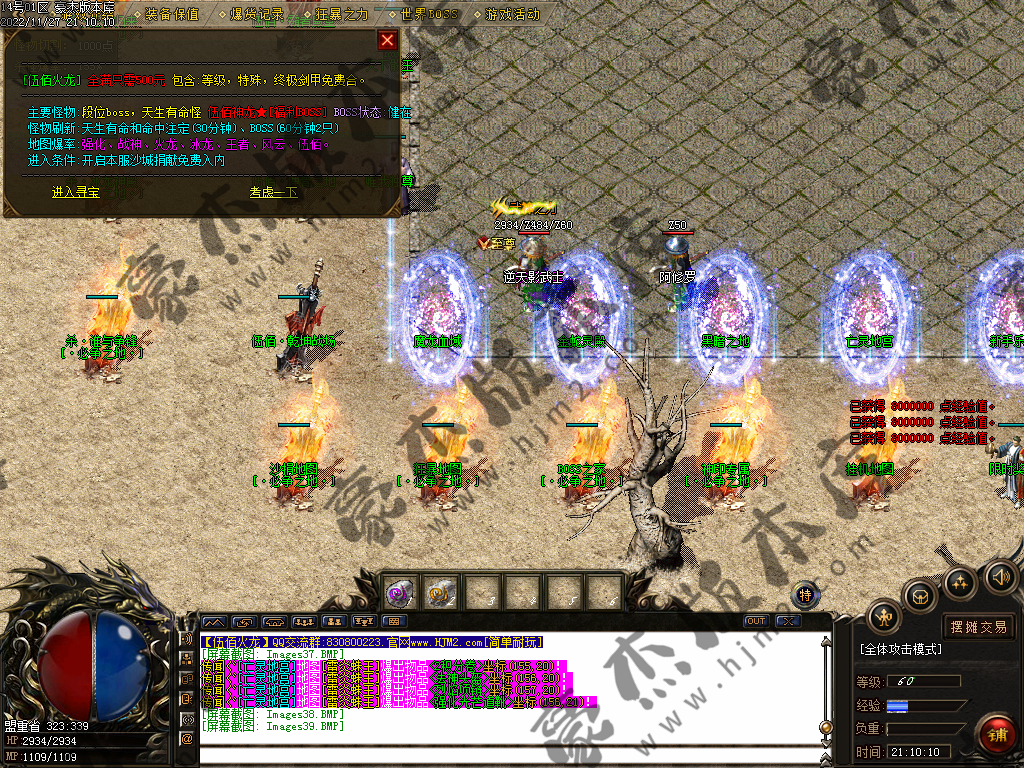Click the round 特 button

tap(806, 596)
